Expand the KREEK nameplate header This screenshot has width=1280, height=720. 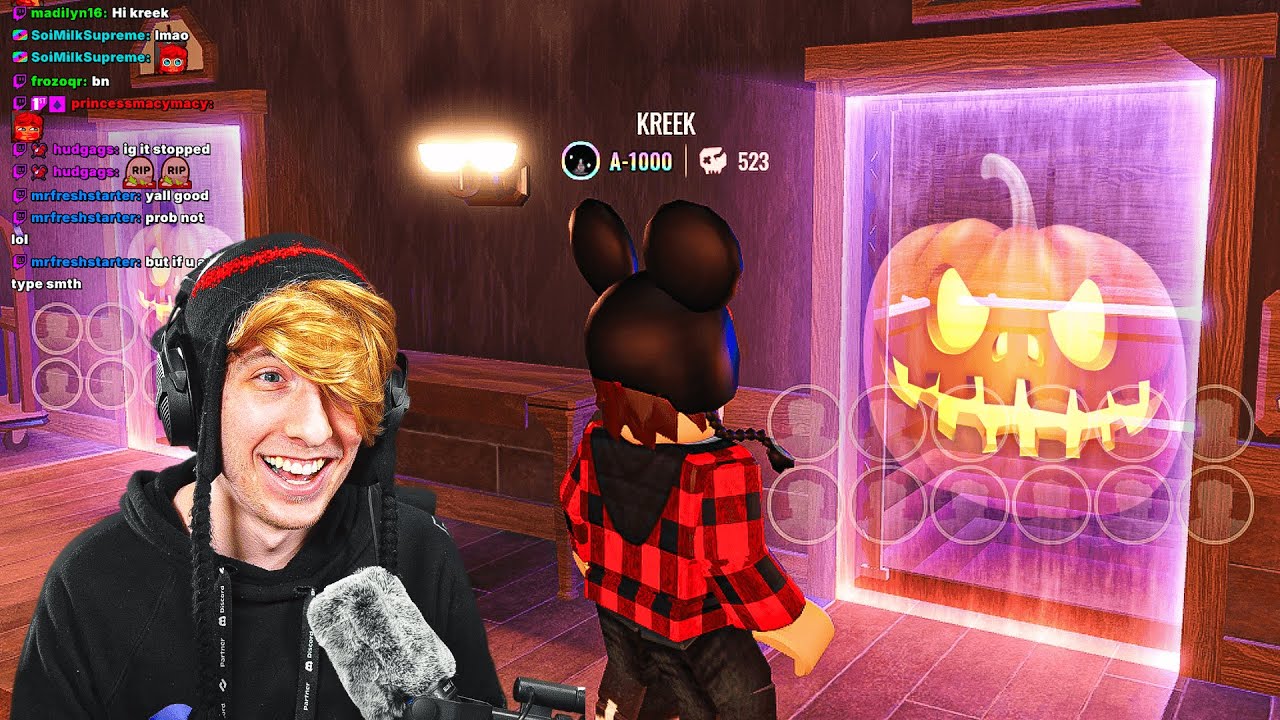click(x=666, y=123)
